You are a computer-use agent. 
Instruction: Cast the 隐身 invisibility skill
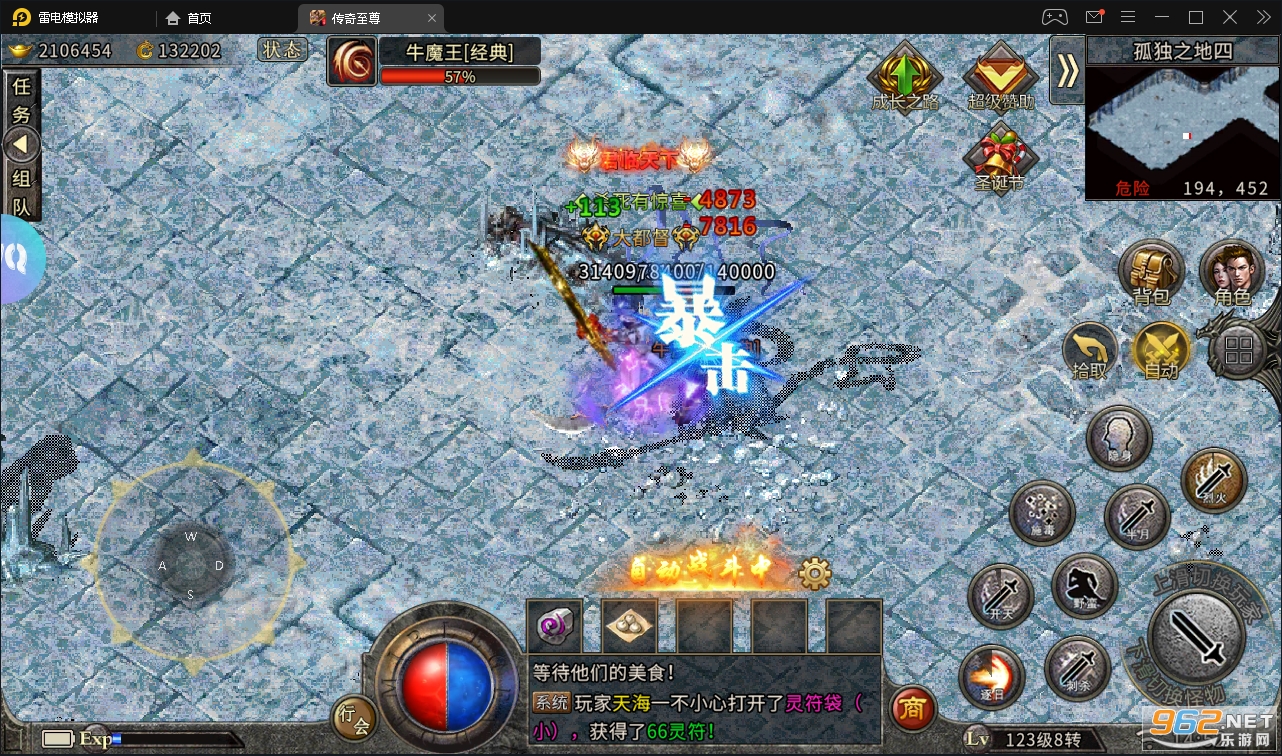1119,437
